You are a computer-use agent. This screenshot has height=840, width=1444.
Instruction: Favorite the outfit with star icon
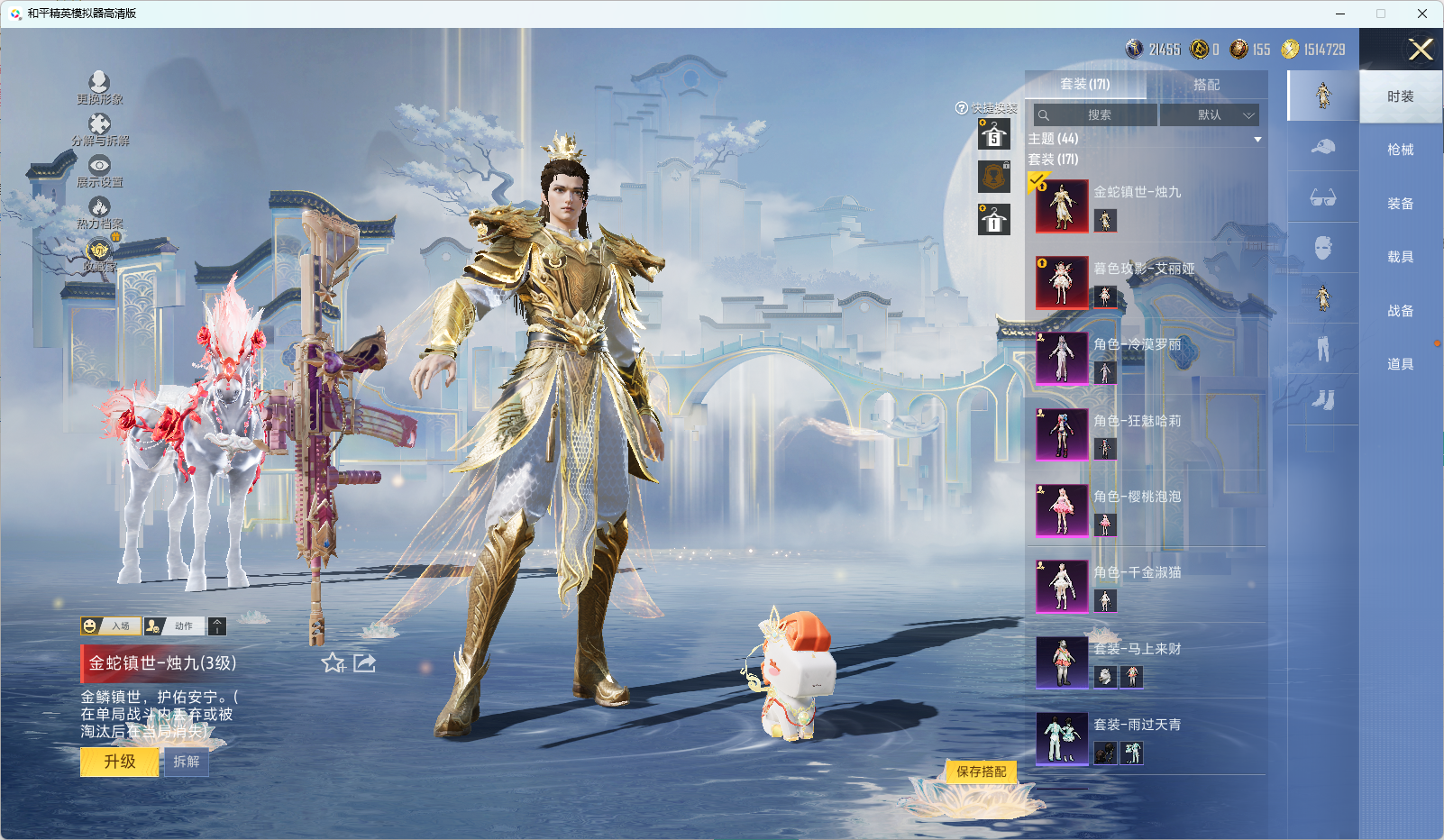(333, 663)
